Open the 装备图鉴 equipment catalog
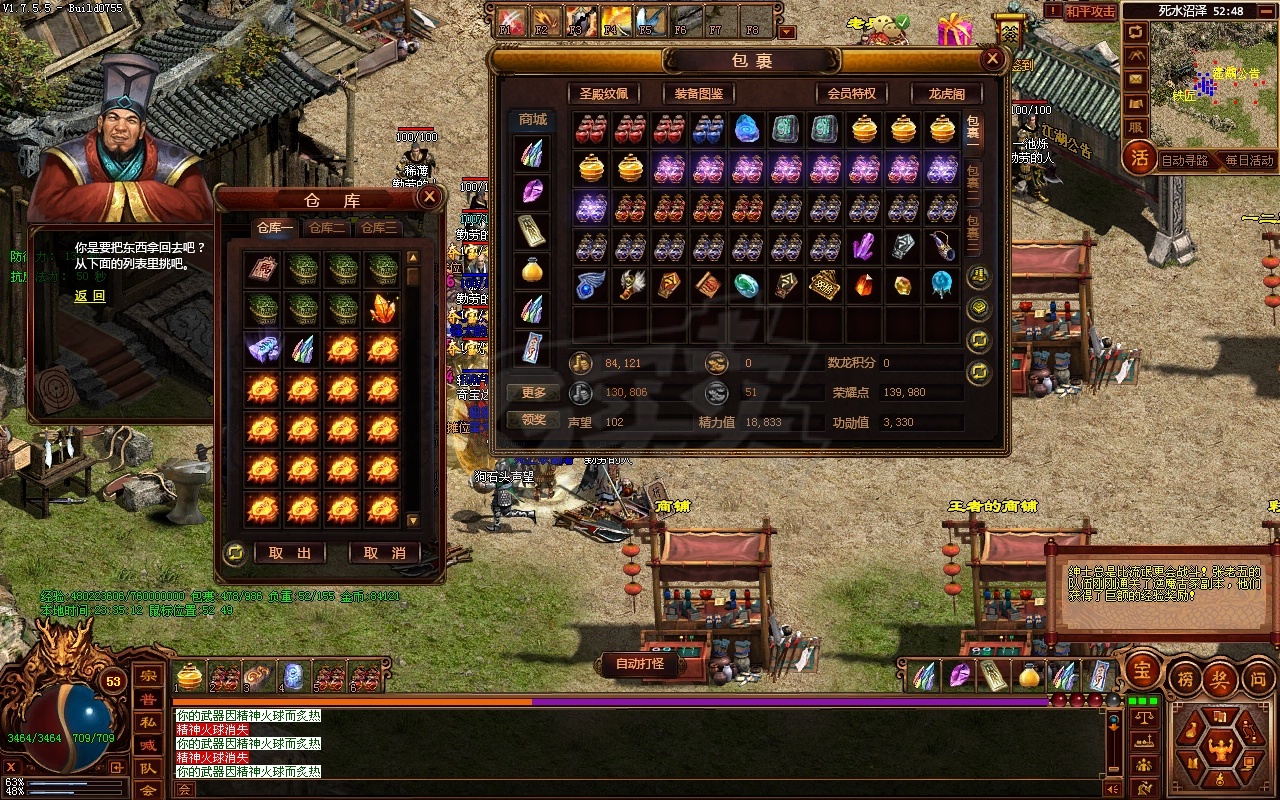 tap(698, 93)
